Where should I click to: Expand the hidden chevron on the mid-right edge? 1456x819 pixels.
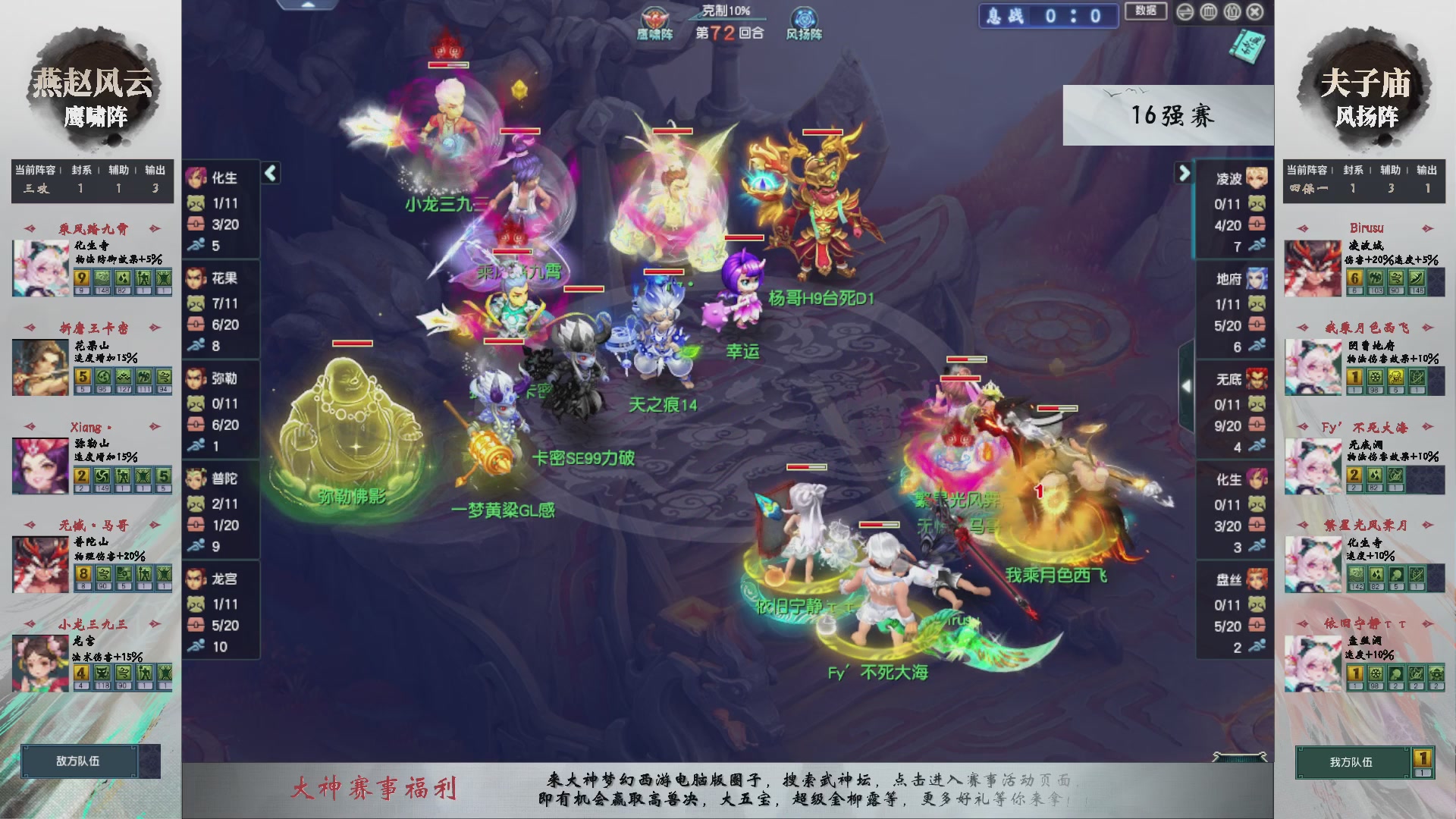[1187, 385]
